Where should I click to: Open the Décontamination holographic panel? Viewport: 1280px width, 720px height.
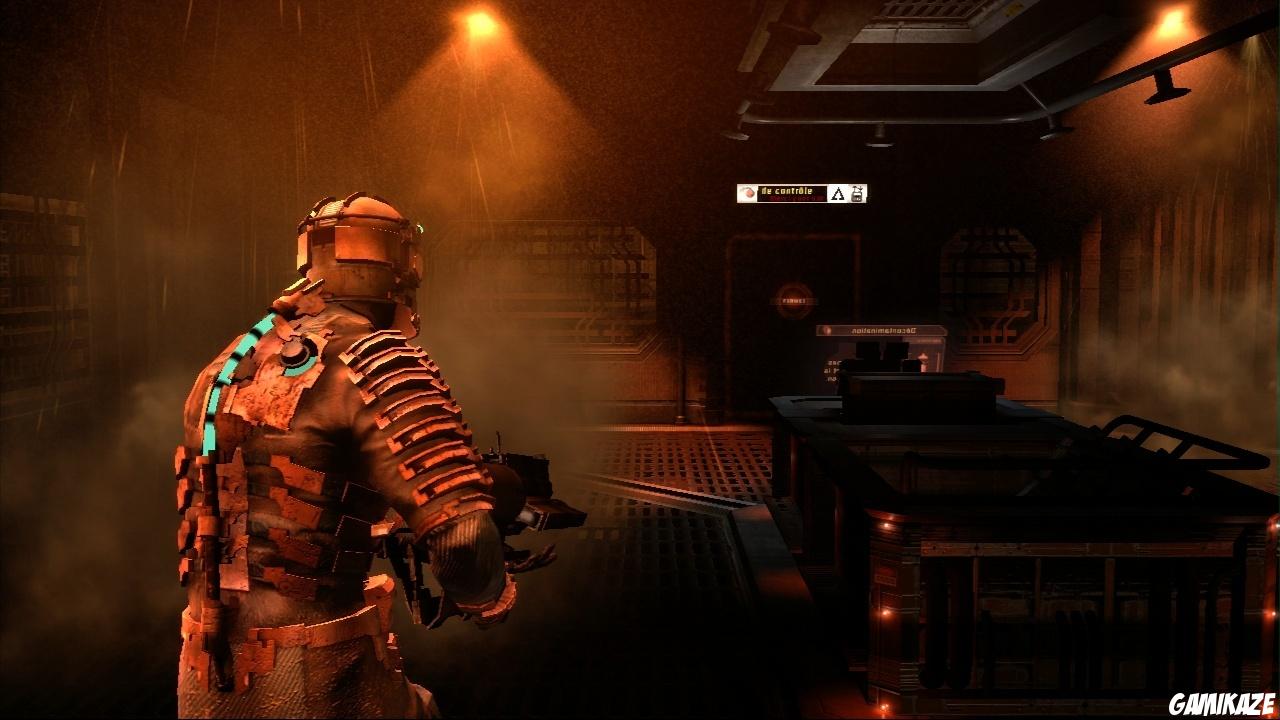click(x=880, y=345)
